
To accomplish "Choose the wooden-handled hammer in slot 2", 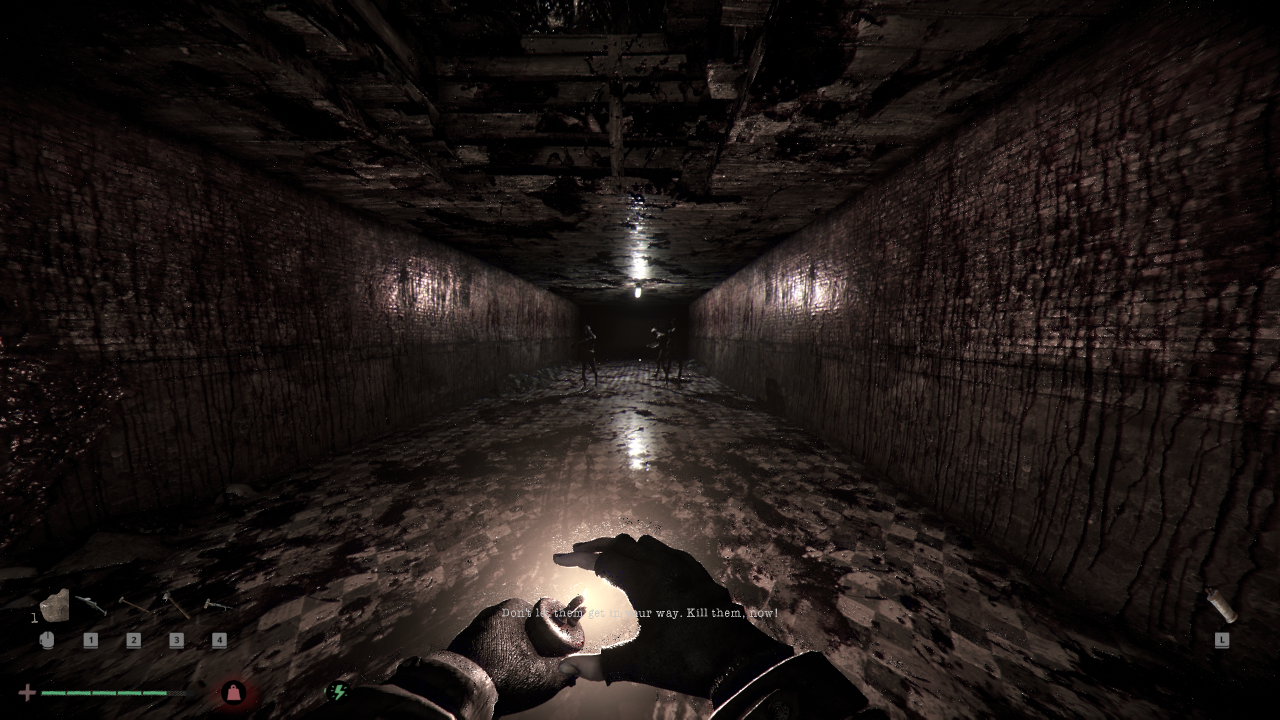I will pyautogui.click(x=134, y=605).
